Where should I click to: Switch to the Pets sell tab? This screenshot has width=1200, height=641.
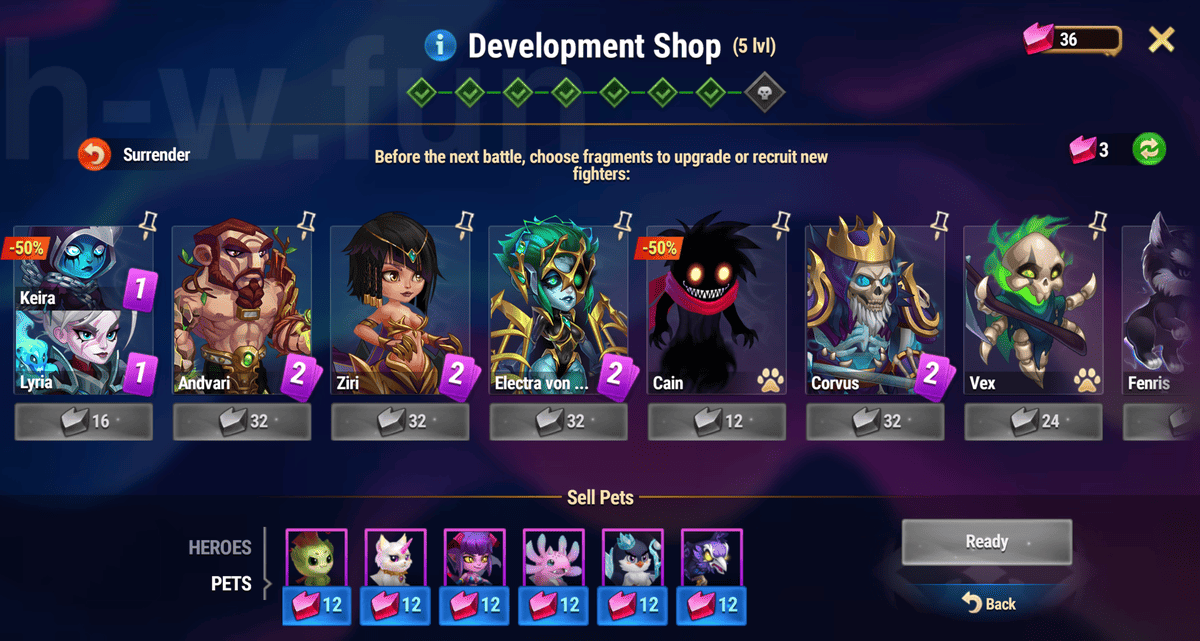[x=231, y=583]
